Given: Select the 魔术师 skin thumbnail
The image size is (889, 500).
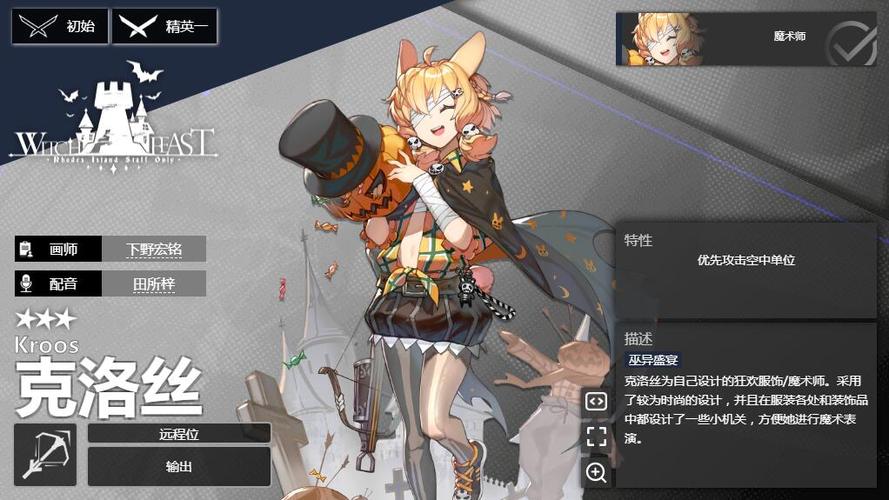Looking at the screenshot, I should (x=720, y=39).
